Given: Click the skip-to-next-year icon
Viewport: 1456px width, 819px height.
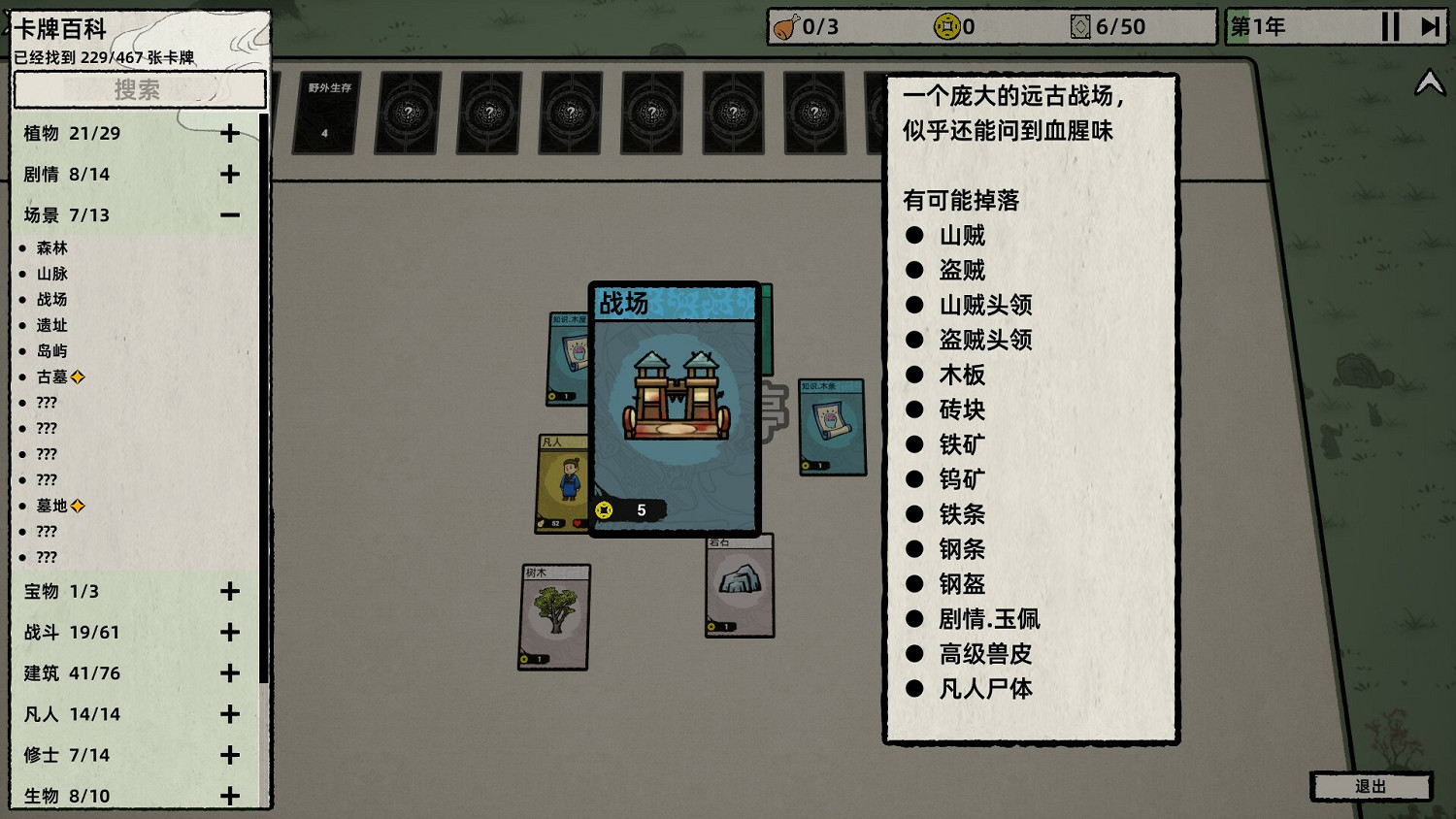Looking at the screenshot, I should 1427,27.
